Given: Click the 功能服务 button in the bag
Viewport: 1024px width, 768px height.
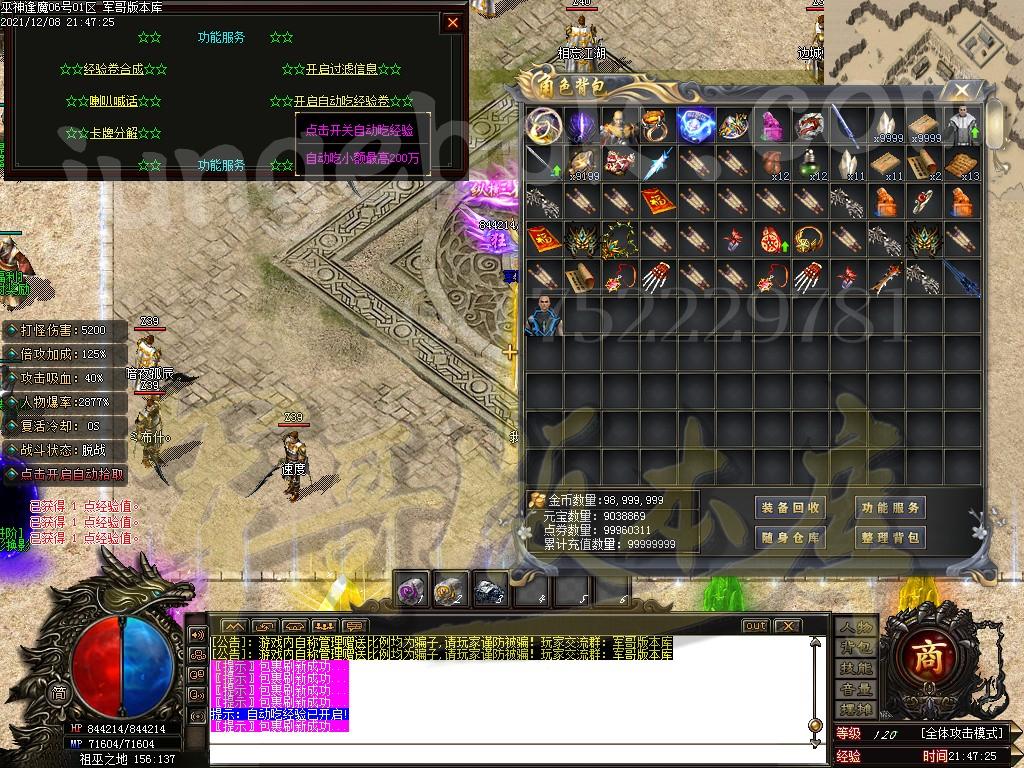Looking at the screenshot, I should pos(889,508).
